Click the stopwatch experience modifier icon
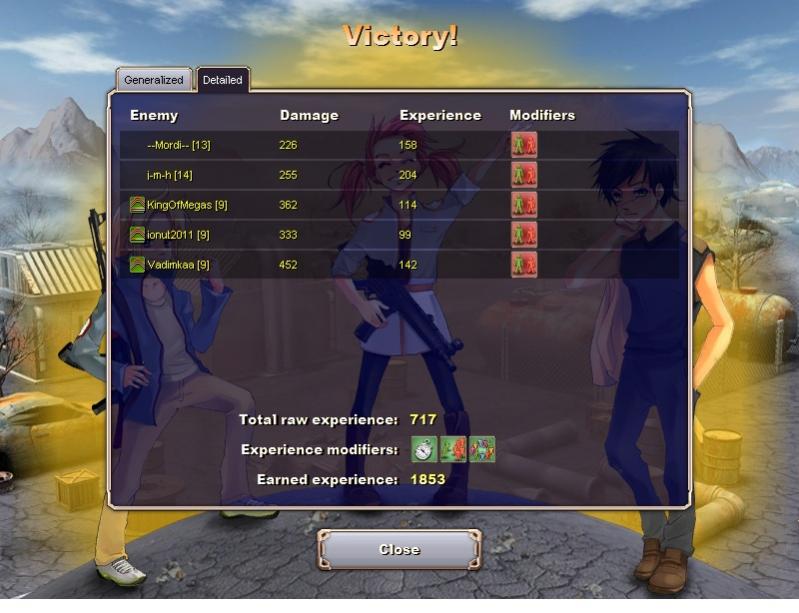Viewport: 799px width, 613px height. [425, 449]
